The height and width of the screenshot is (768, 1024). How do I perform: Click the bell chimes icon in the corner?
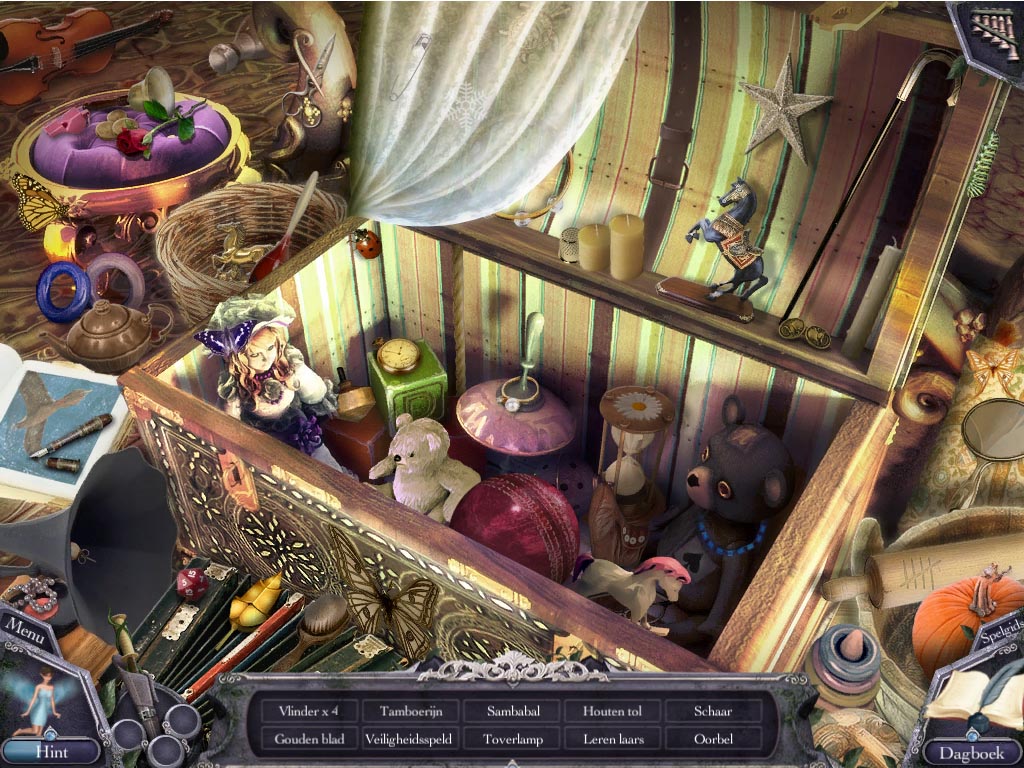point(990,30)
